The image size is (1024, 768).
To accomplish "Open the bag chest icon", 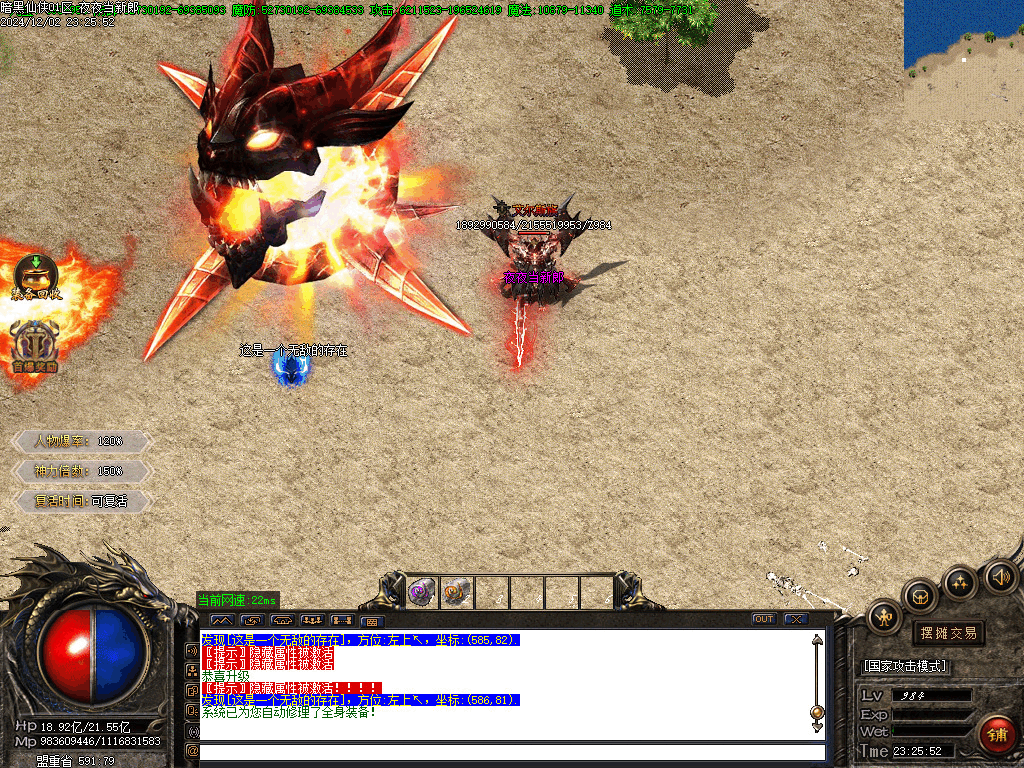I will 920,597.
